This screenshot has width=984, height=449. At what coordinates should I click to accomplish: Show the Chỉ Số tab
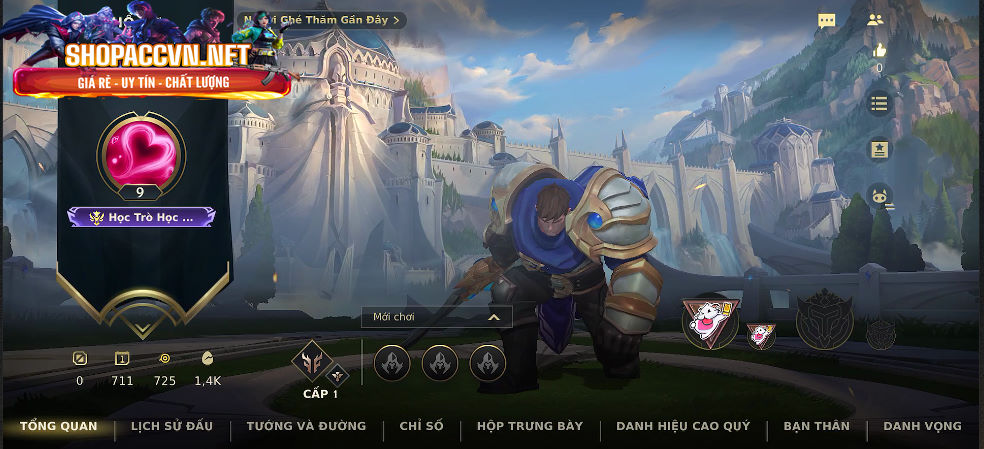421,427
